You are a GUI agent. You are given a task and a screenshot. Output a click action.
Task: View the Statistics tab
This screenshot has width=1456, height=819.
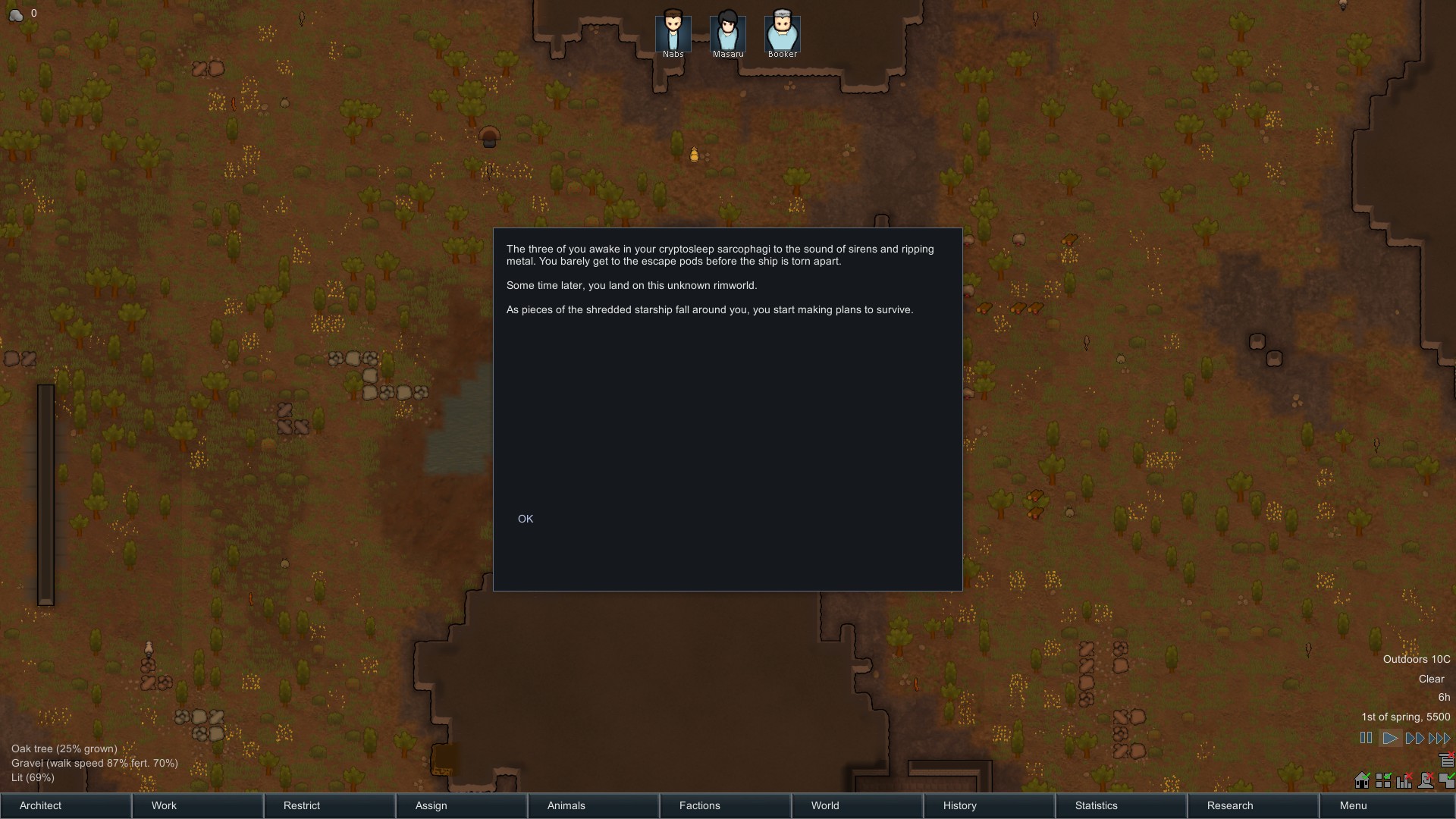[x=1122, y=805]
